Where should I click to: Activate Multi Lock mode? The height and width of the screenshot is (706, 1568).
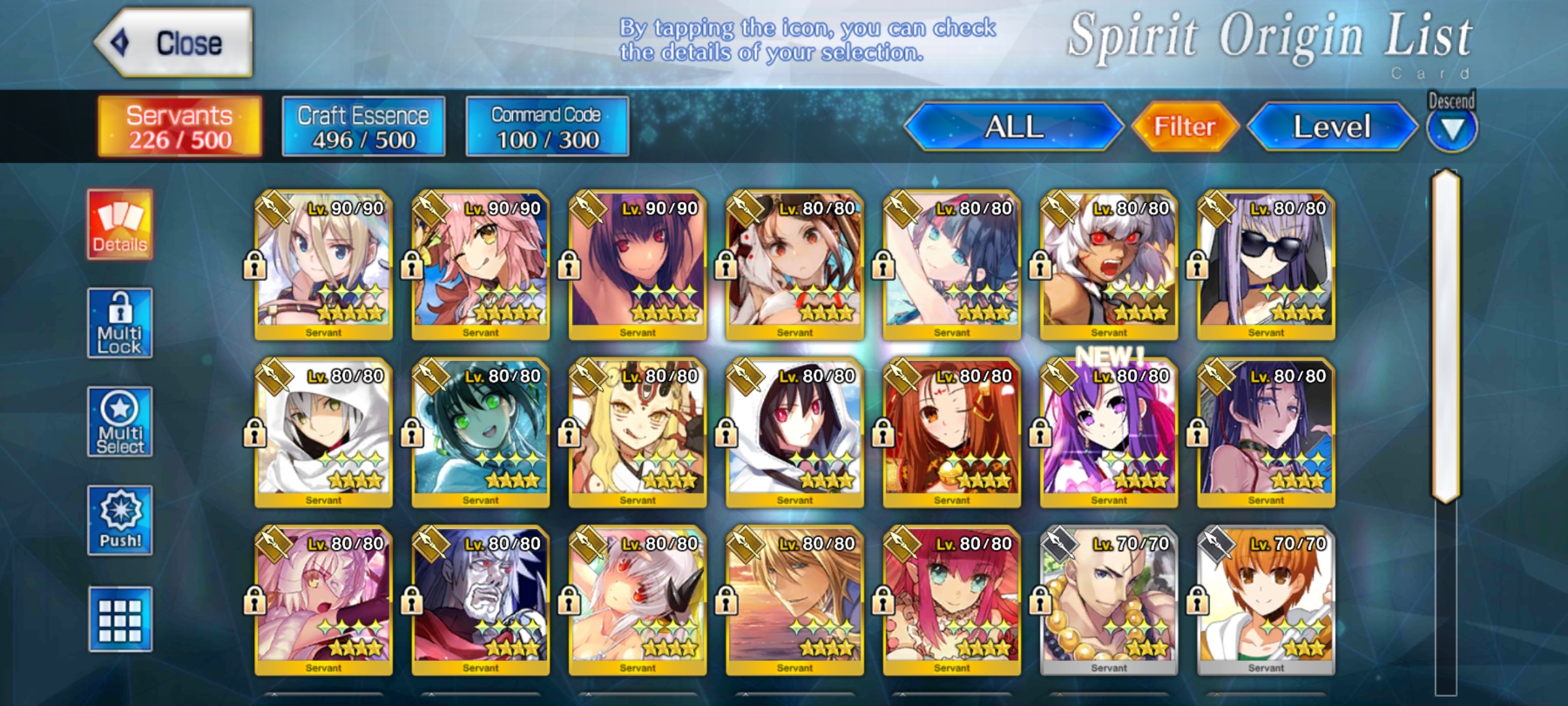[x=120, y=324]
